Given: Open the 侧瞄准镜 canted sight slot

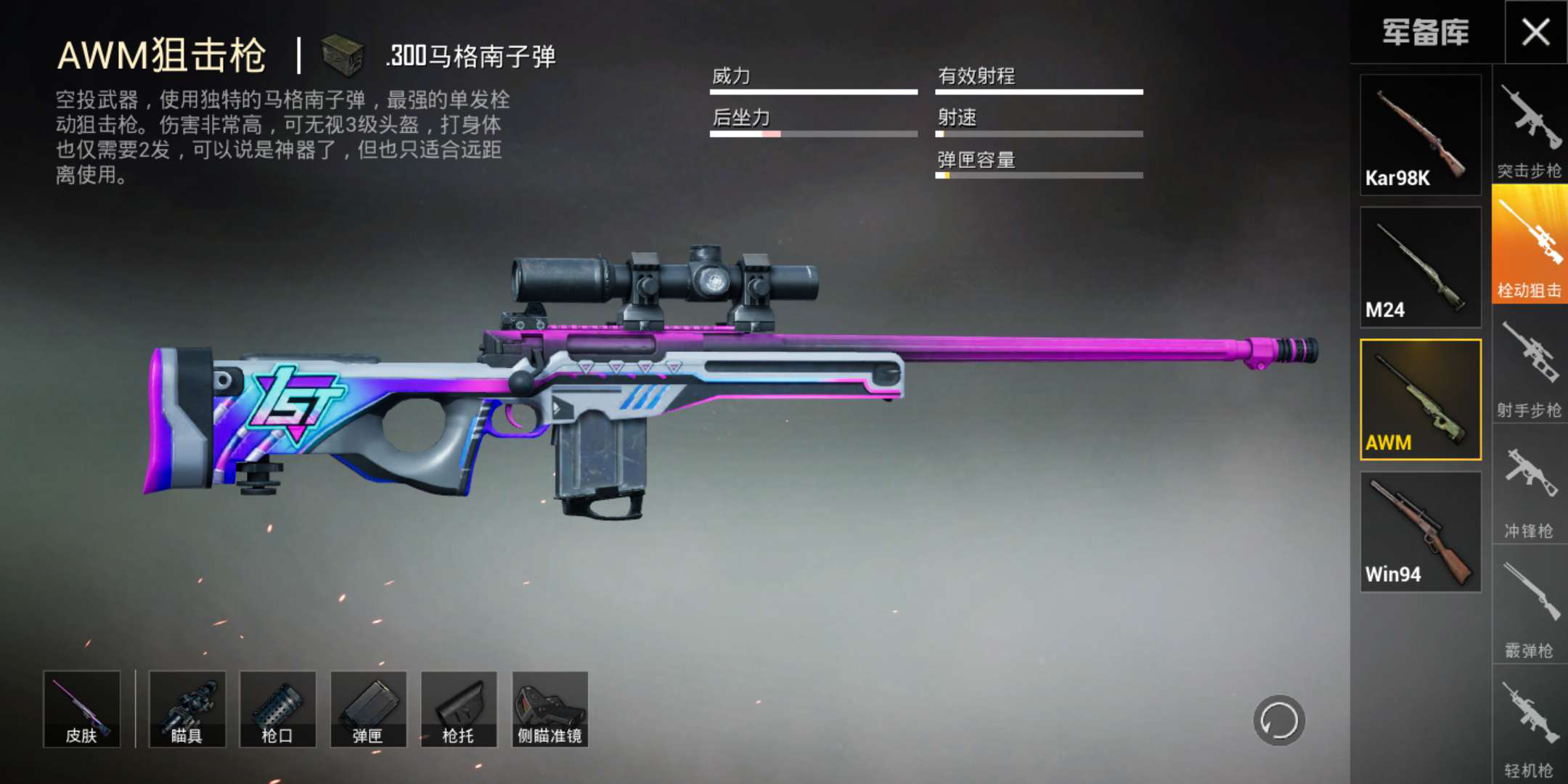Looking at the screenshot, I should pos(550,709).
